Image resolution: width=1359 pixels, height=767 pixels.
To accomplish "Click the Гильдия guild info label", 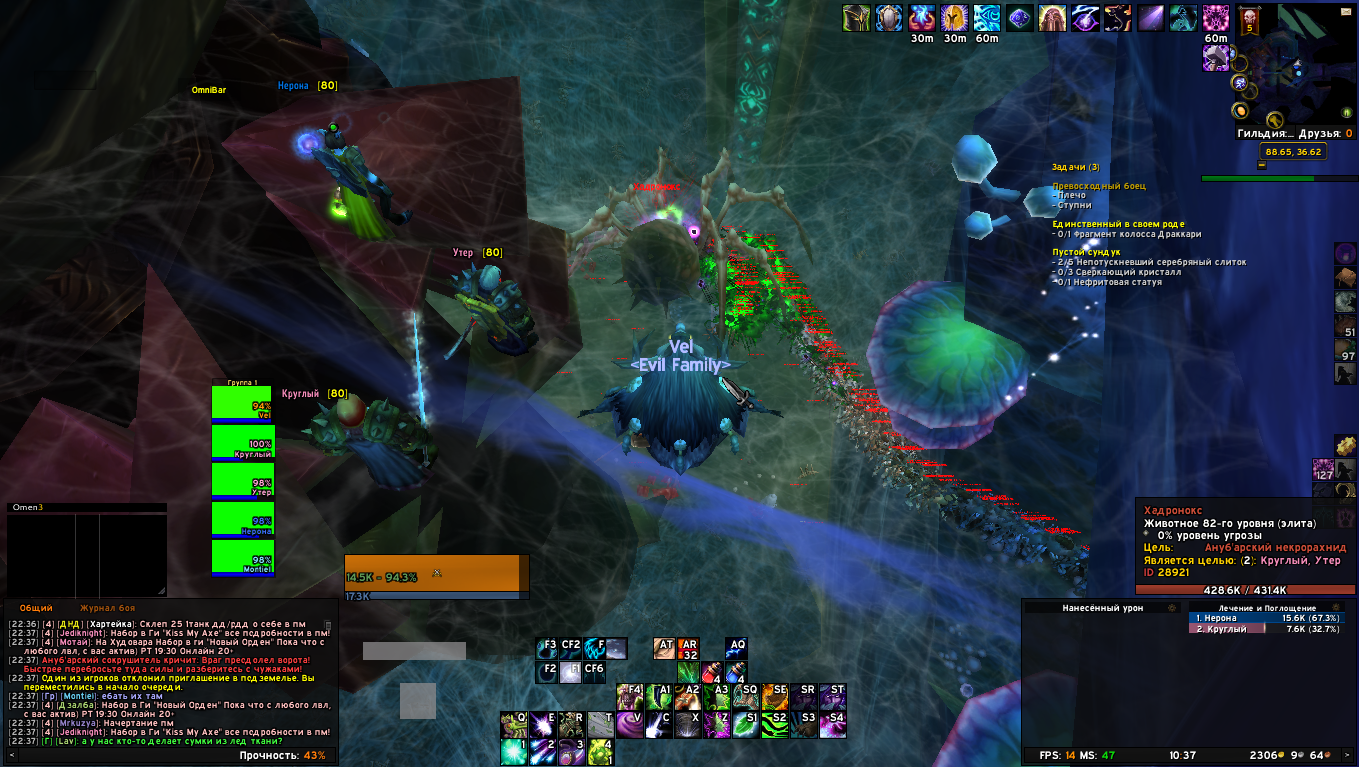I will pyautogui.click(x=1265, y=133).
